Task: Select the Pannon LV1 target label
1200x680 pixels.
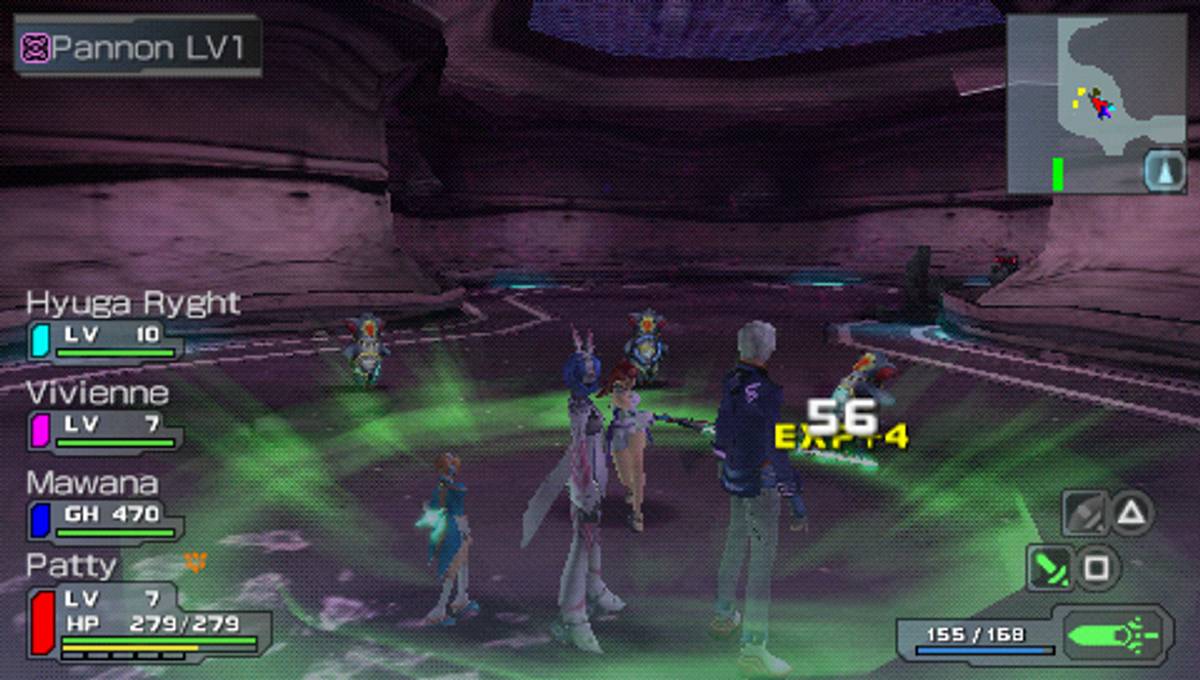Action: pyautogui.click(x=138, y=47)
